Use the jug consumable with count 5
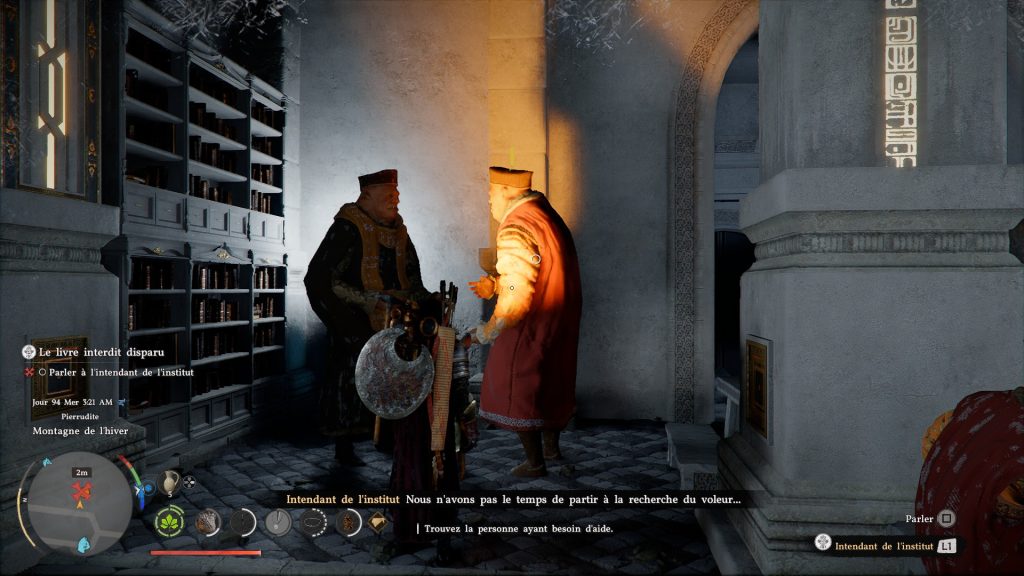 coord(169,481)
